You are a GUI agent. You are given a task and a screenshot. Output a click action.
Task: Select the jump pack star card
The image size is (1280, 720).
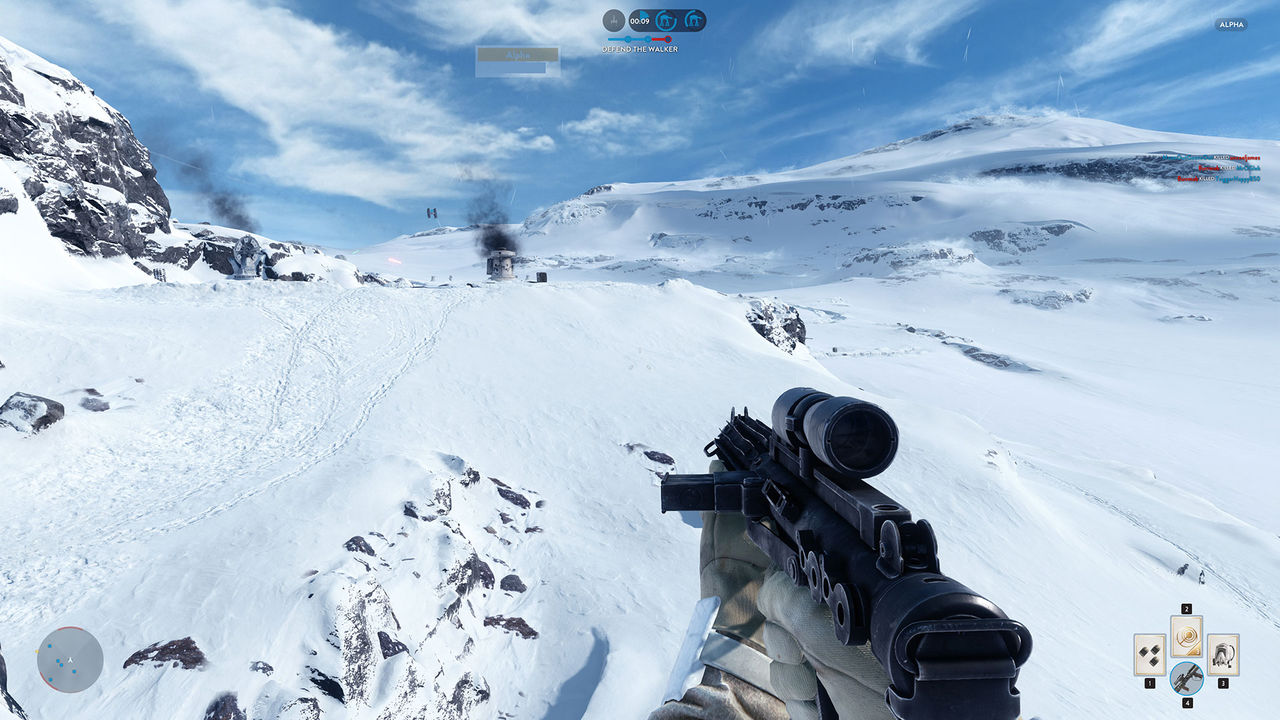click(x=1222, y=654)
